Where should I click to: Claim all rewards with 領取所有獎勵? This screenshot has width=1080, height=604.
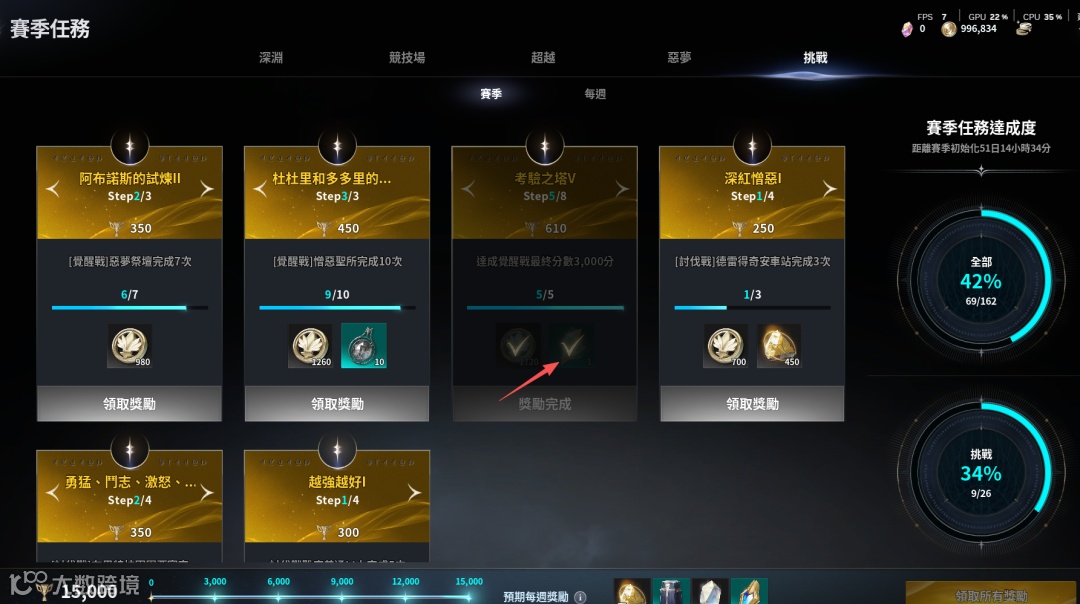point(990,594)
